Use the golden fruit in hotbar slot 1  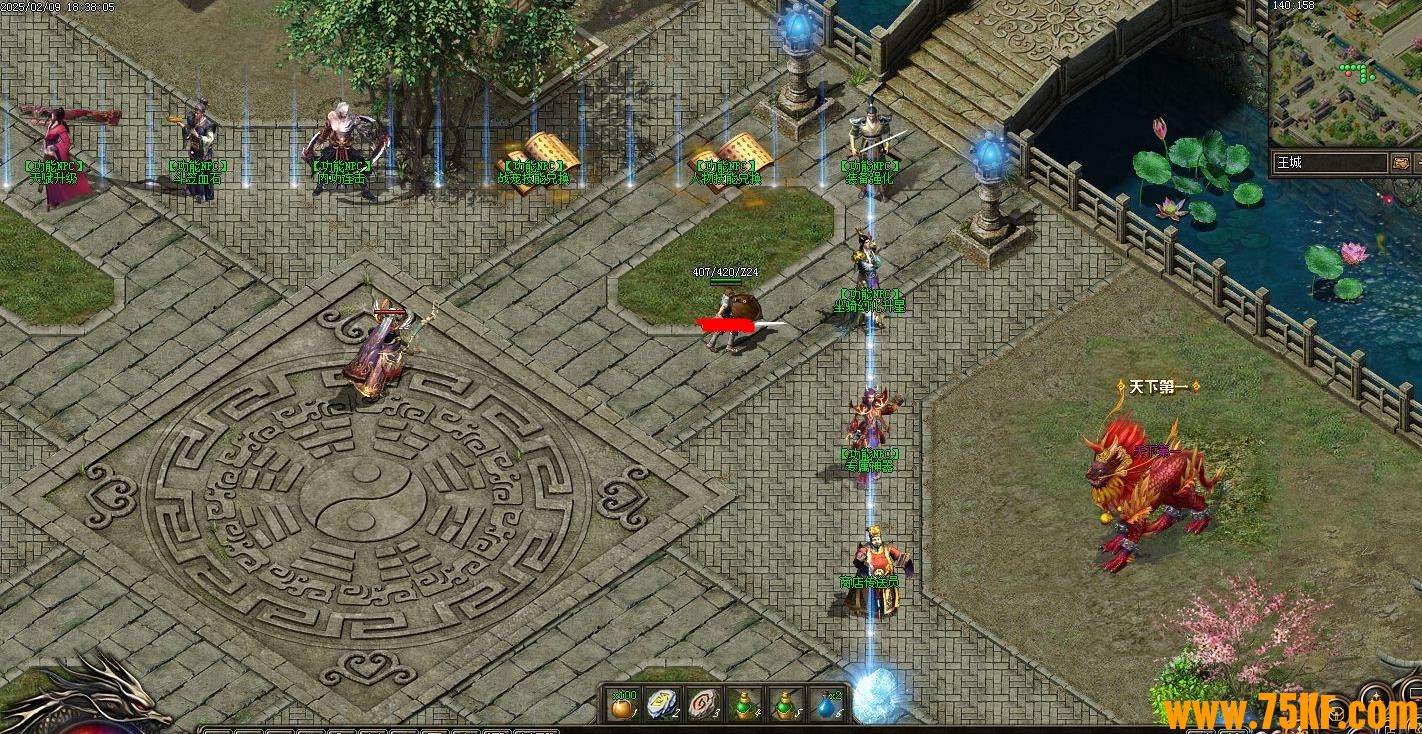click(x=623, y=705)
